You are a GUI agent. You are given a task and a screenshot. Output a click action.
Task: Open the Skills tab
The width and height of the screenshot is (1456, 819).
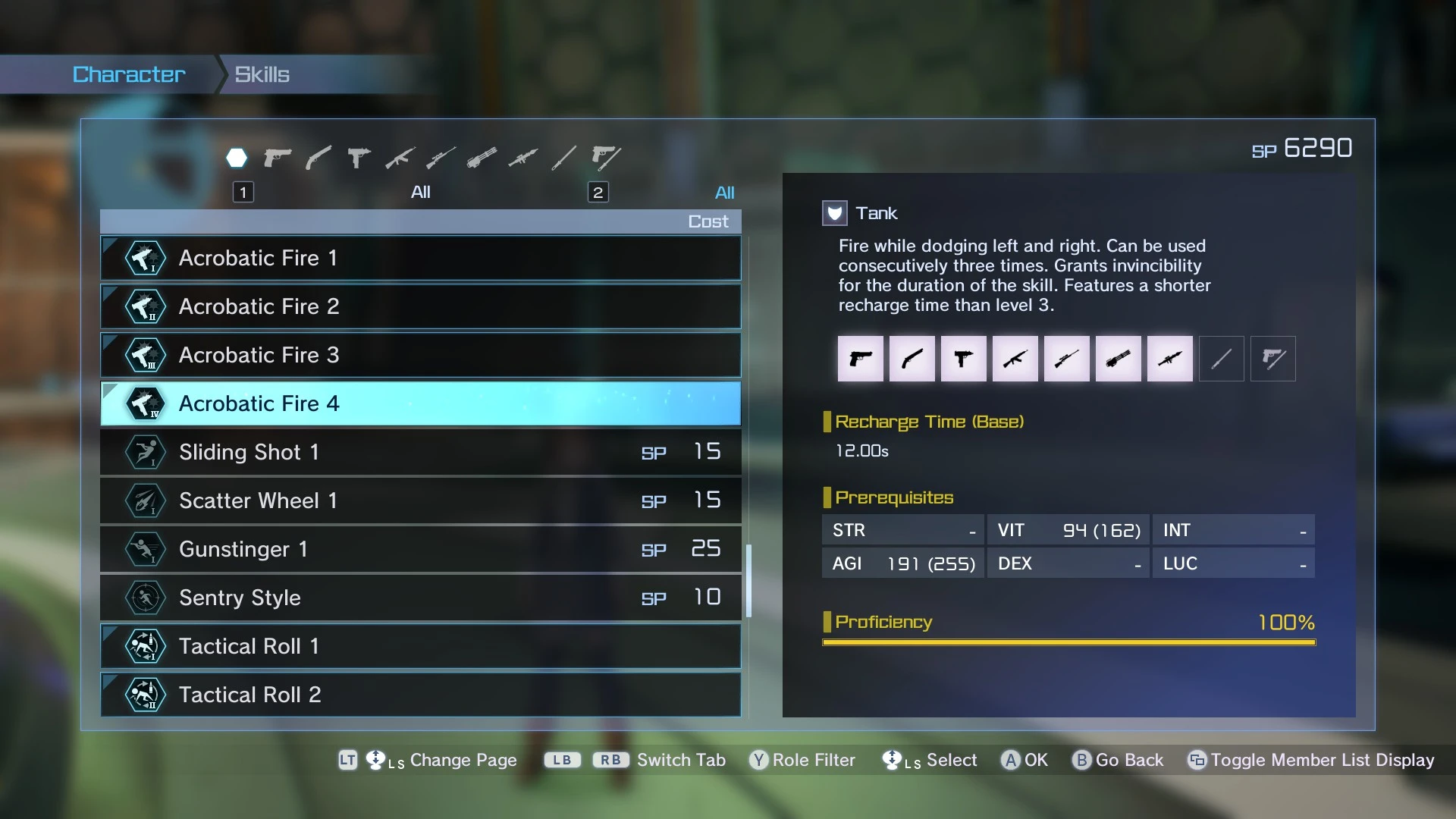point(262,74)
